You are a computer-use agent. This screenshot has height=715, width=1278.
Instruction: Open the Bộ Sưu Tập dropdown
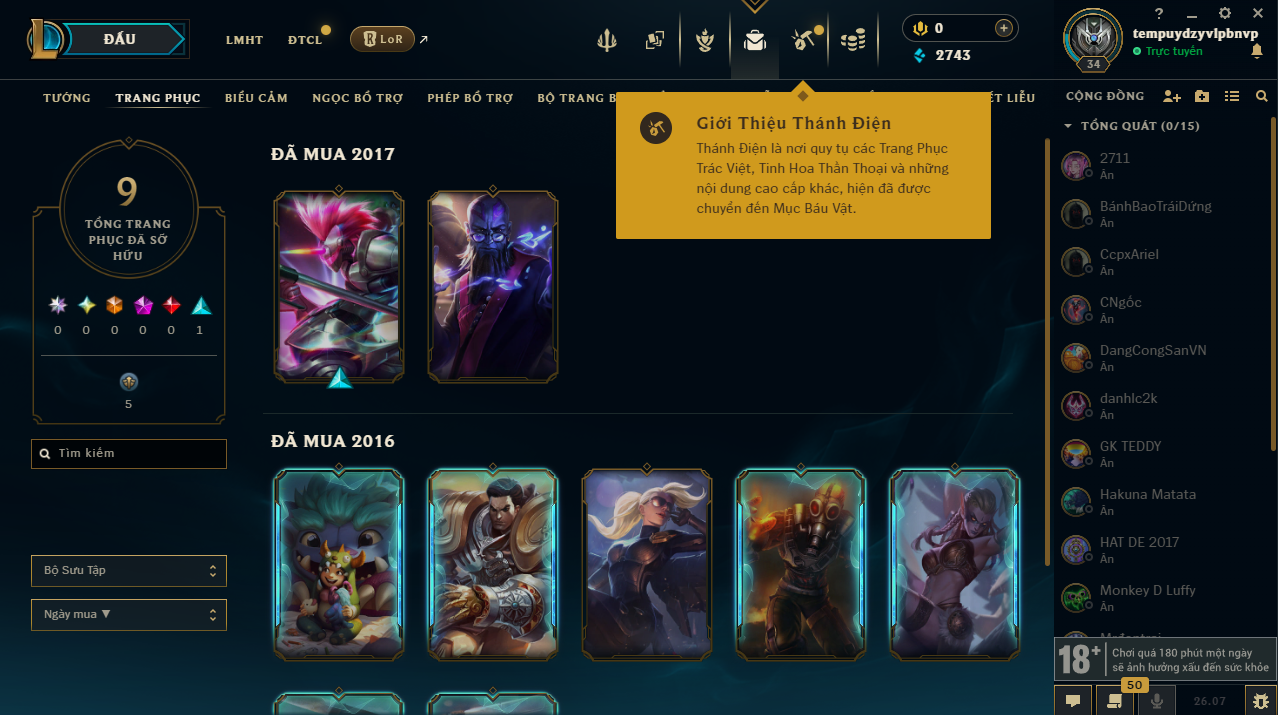point(129,571)
